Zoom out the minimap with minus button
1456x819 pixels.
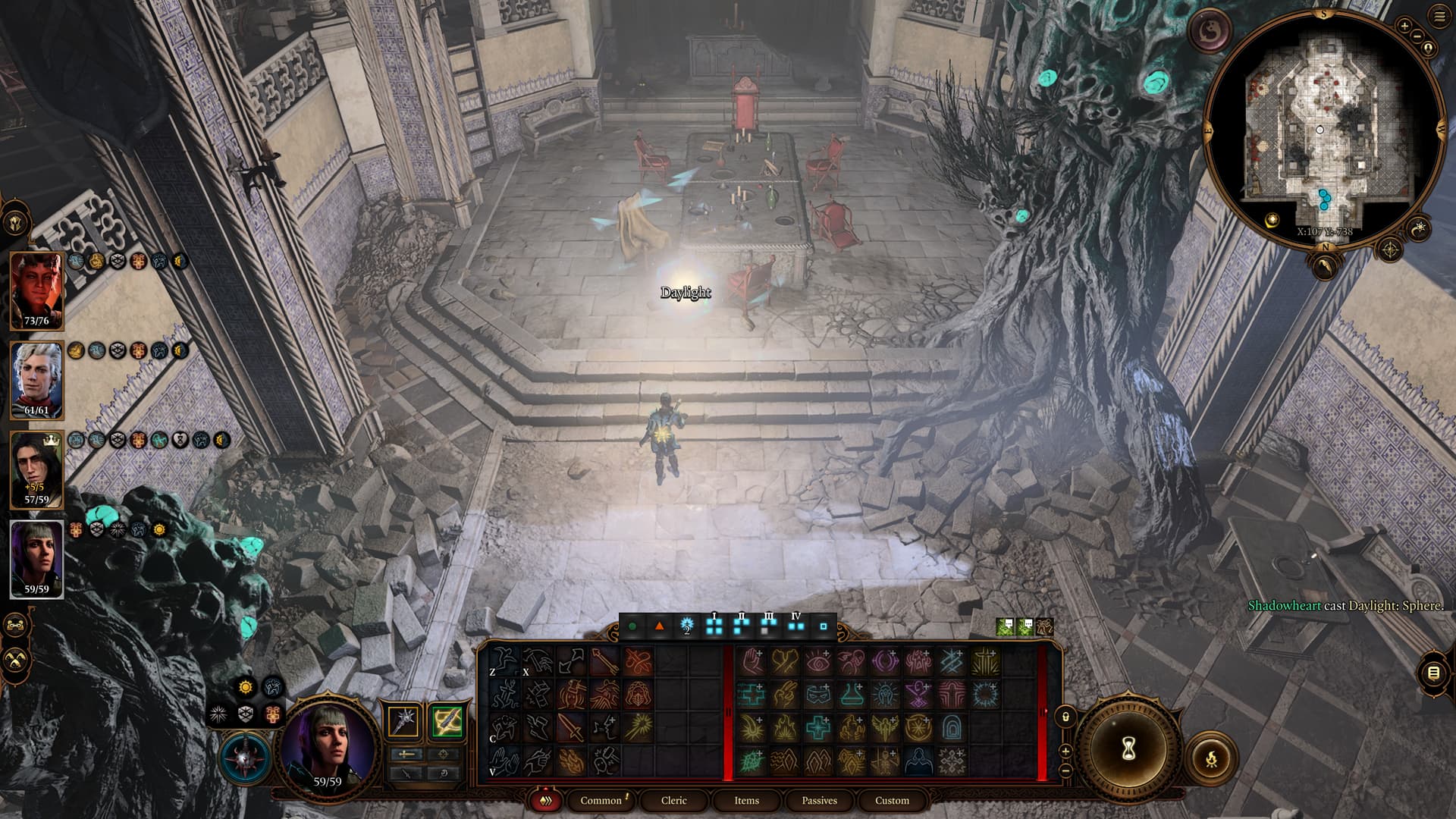pyautogui.click(x=1417, y=36)
